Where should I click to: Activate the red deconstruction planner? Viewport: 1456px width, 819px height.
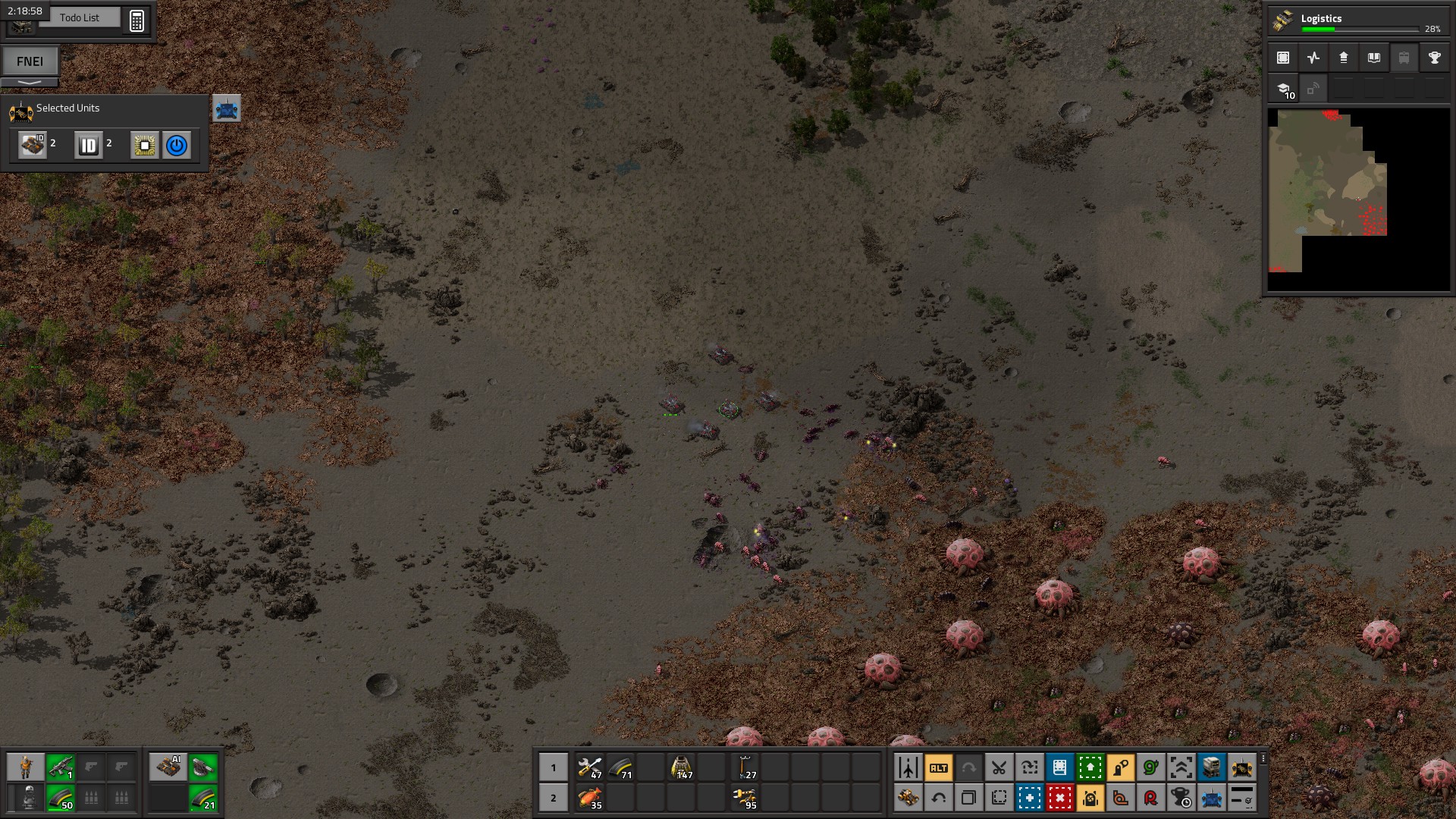coord(1059,798)
